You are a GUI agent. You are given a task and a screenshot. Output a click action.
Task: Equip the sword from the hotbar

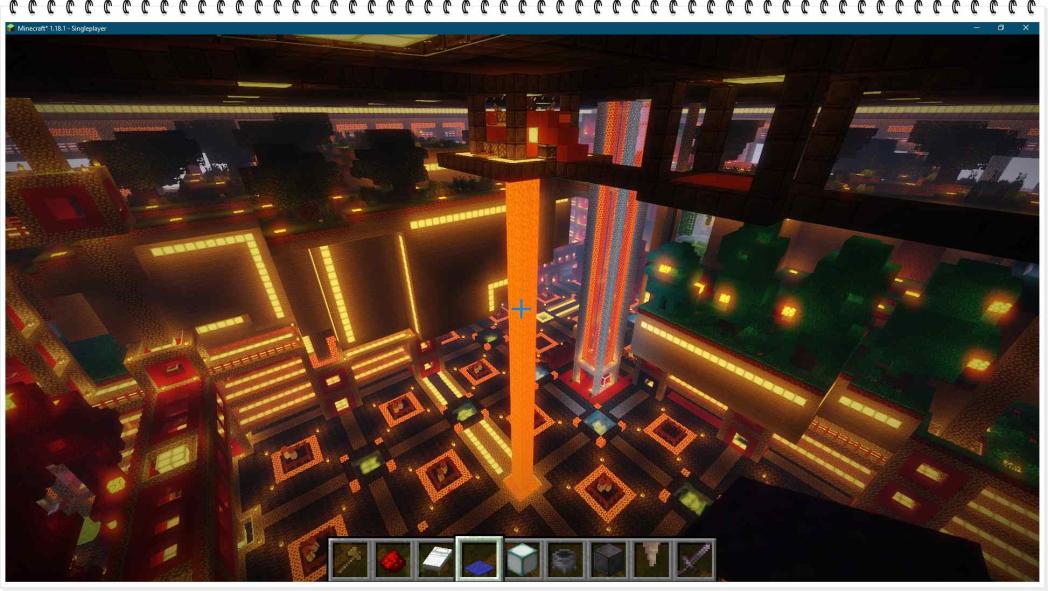(694, 560)
